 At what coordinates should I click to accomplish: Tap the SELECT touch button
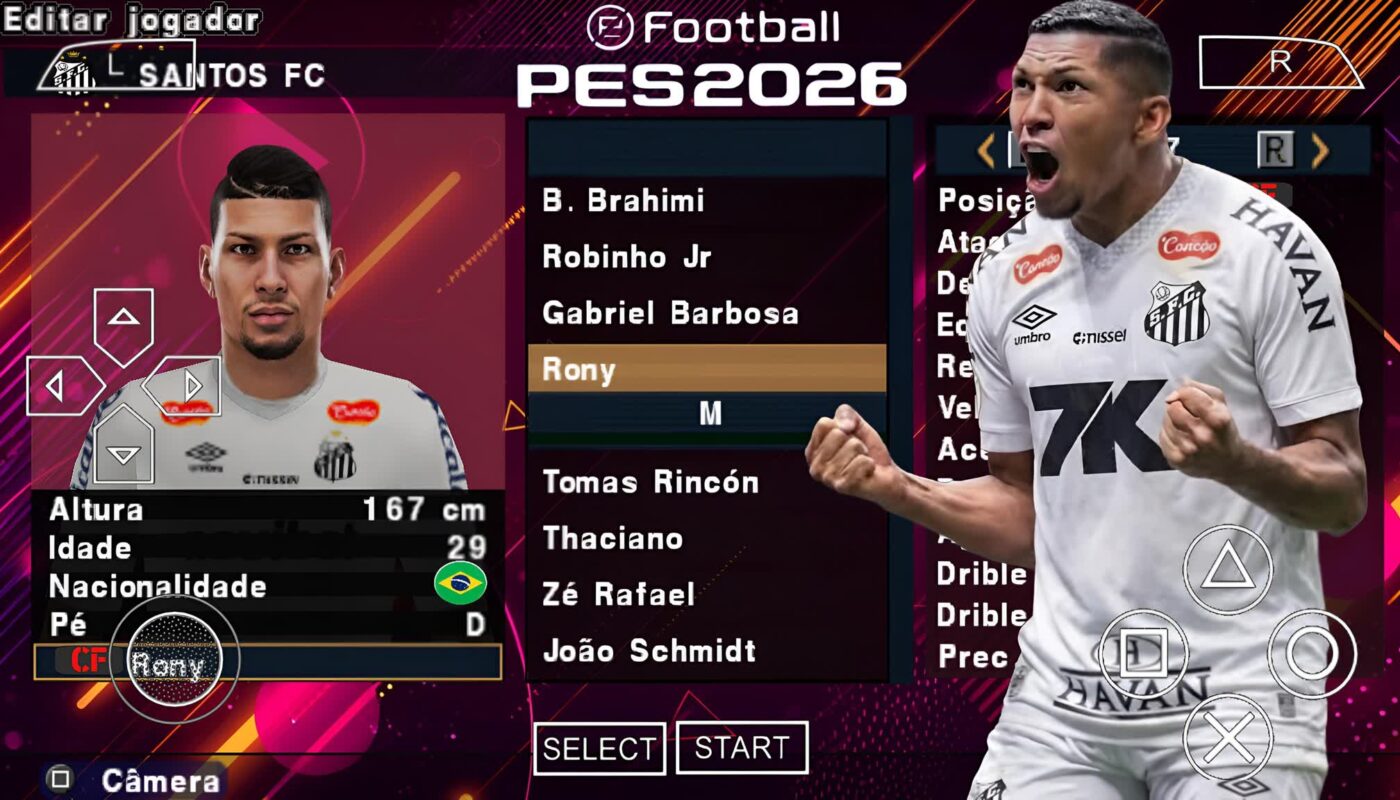pyautogui.click(x=599, y=748)
